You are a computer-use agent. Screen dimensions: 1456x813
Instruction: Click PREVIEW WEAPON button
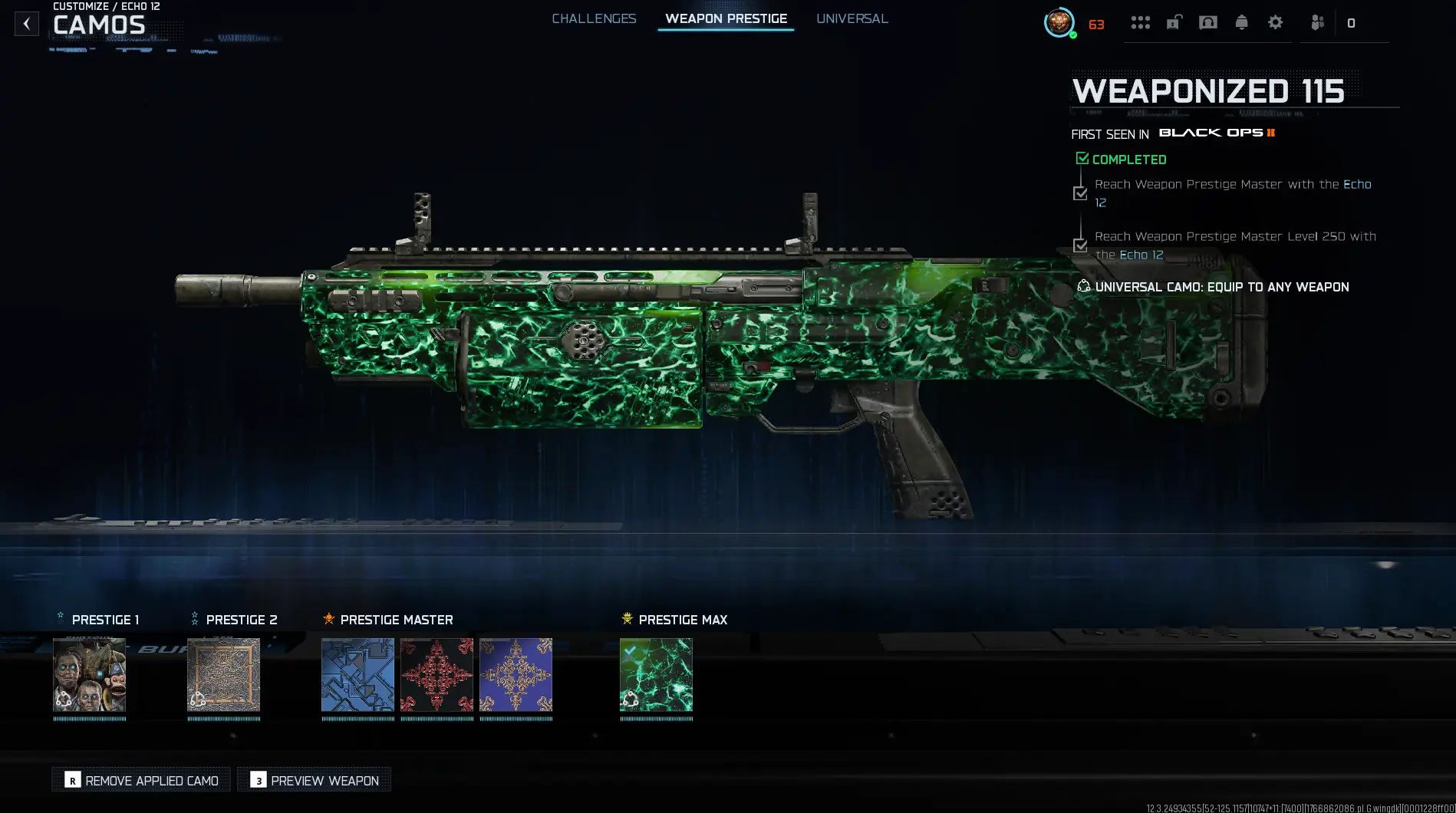[x=313, y=779]
